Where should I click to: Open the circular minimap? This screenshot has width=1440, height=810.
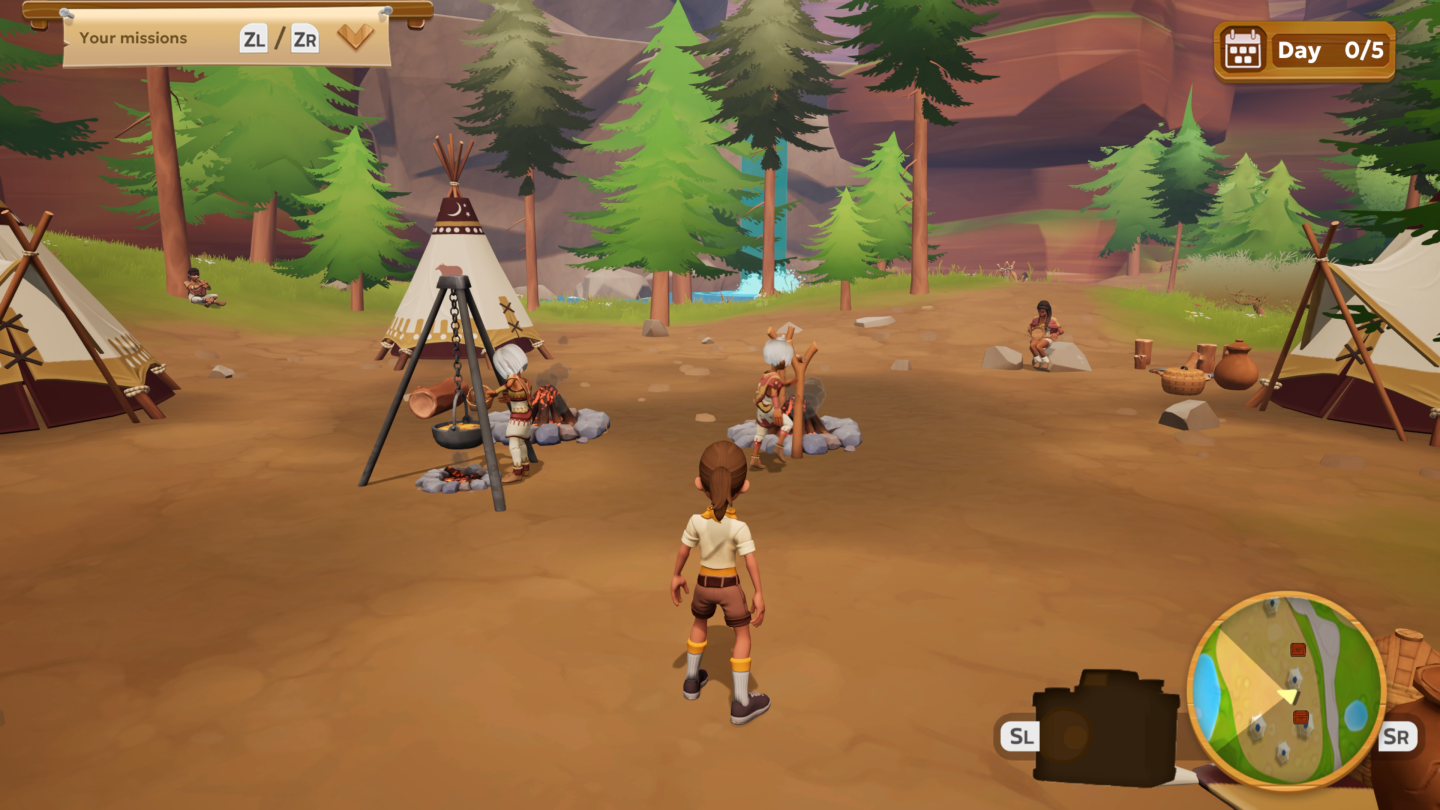[1286, 691]
